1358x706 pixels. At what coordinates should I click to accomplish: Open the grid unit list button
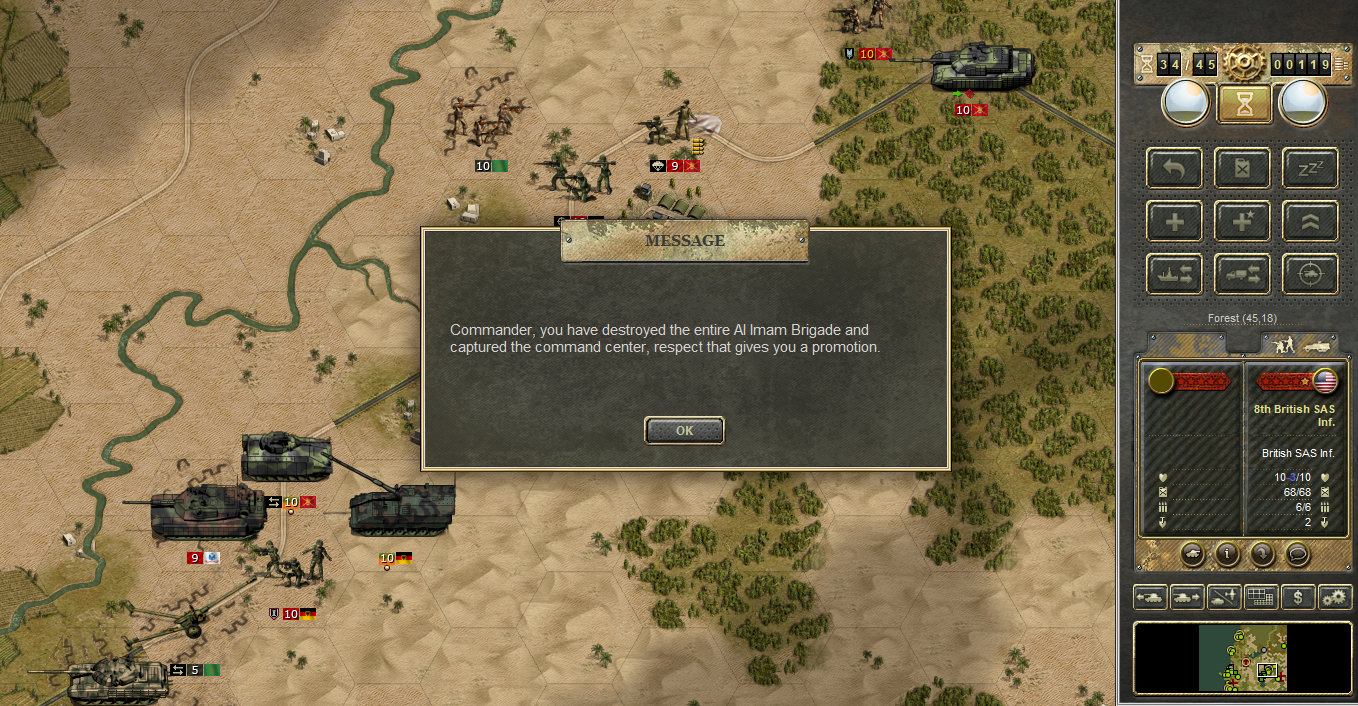click(x=1261, y=597)
